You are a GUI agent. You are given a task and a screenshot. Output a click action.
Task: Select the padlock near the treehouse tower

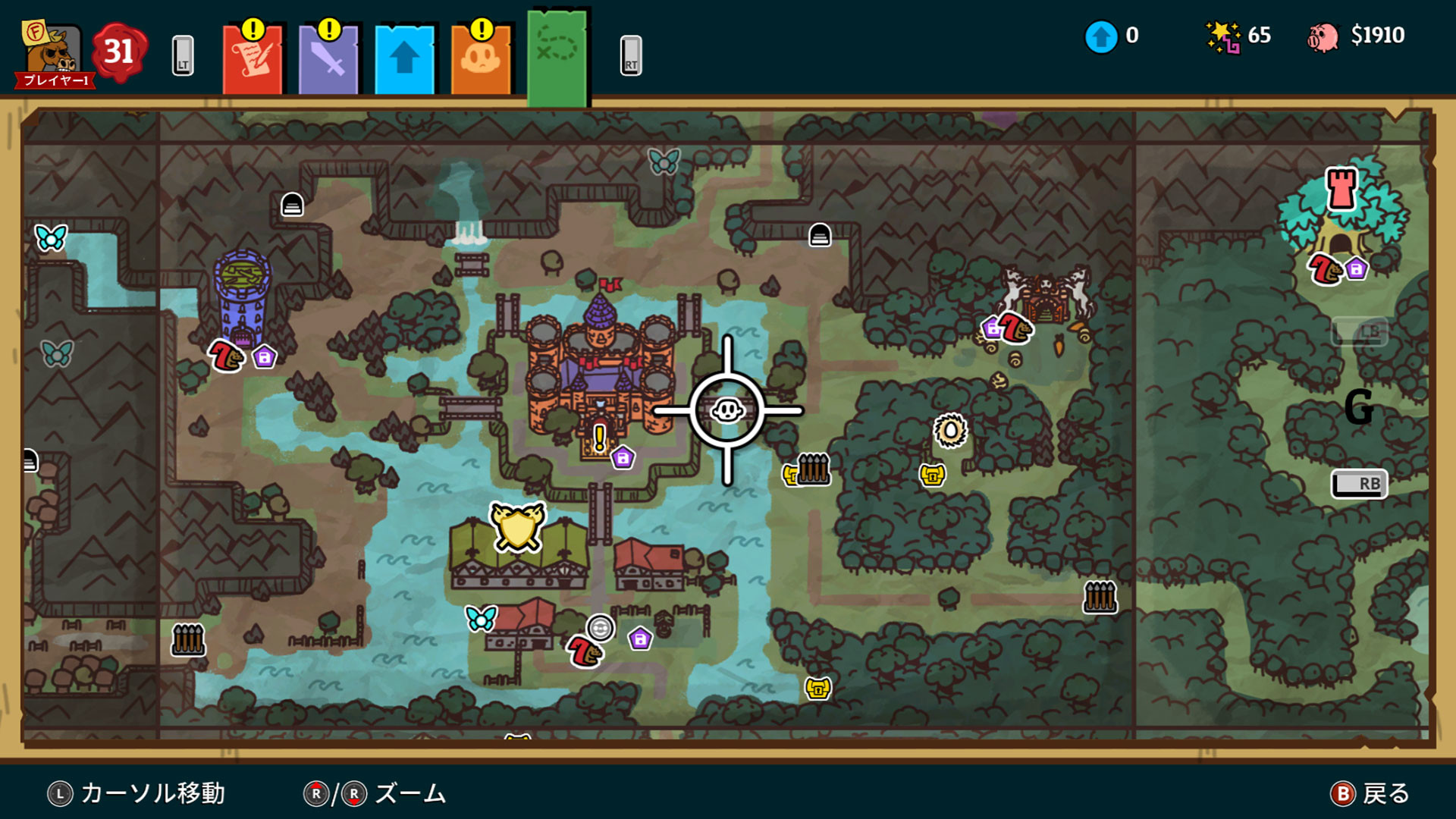coord(1354,270)
